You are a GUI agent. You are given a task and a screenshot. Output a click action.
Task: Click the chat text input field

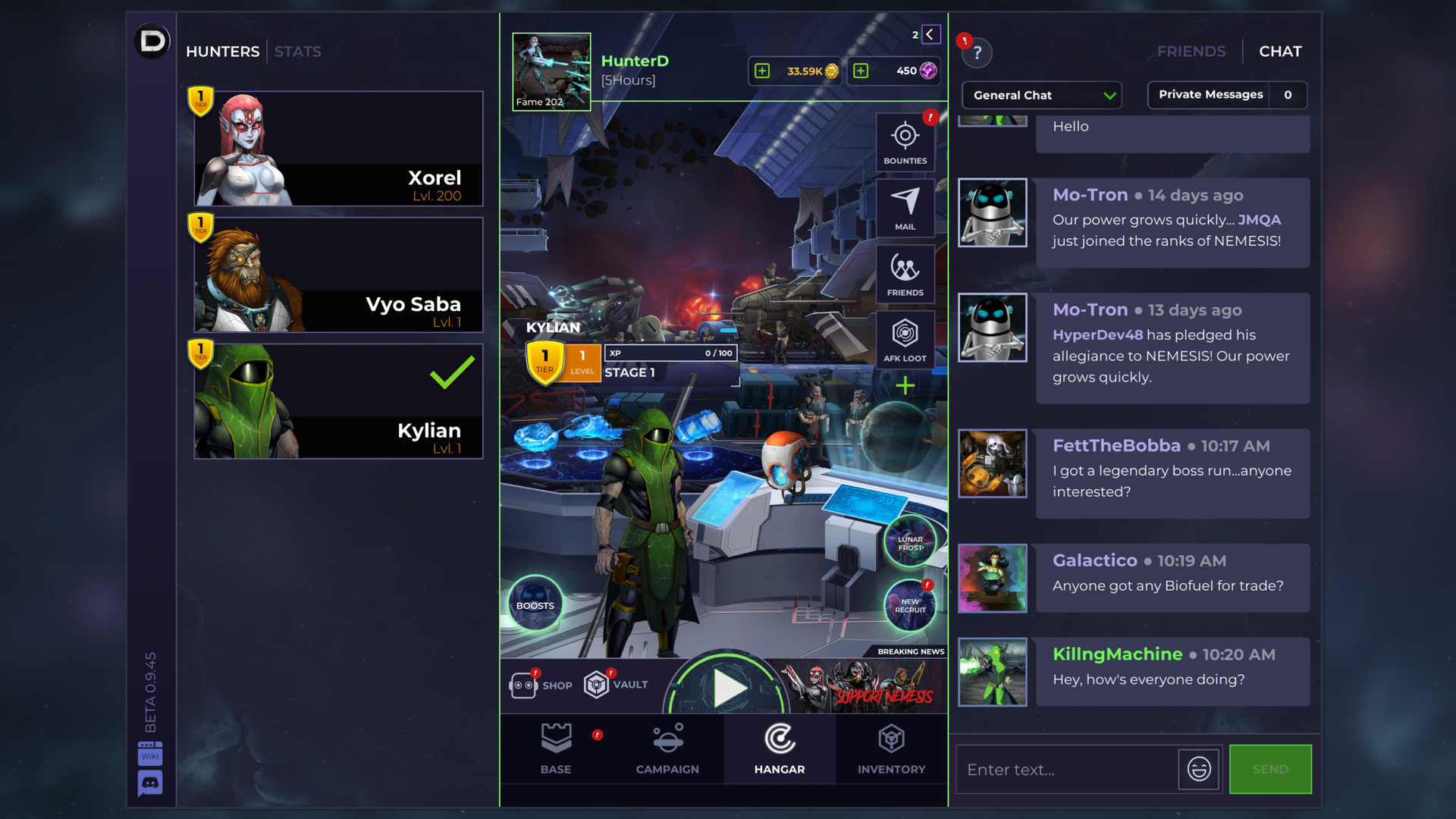pos(1062,769)
